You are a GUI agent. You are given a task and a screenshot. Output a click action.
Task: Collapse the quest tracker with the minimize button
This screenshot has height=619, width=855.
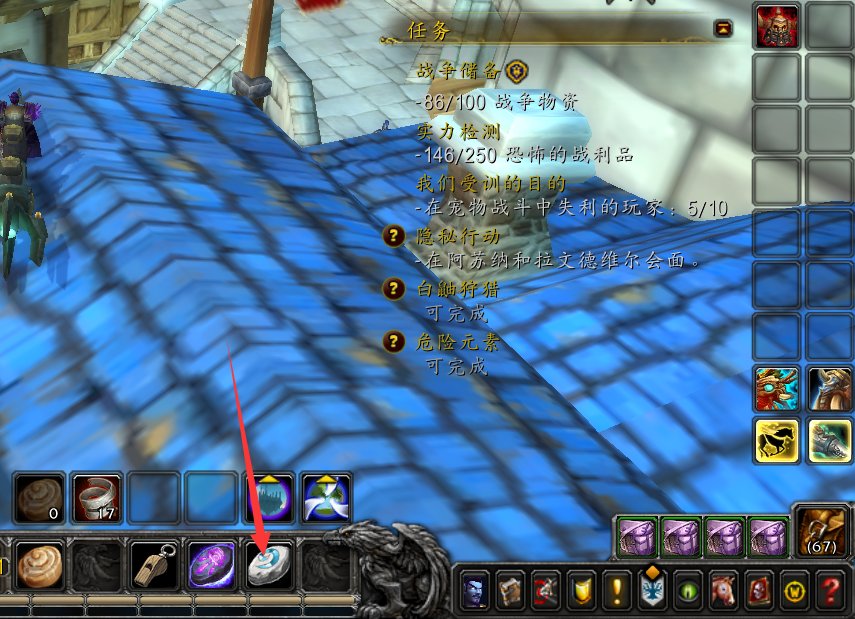tap(723, 29)
